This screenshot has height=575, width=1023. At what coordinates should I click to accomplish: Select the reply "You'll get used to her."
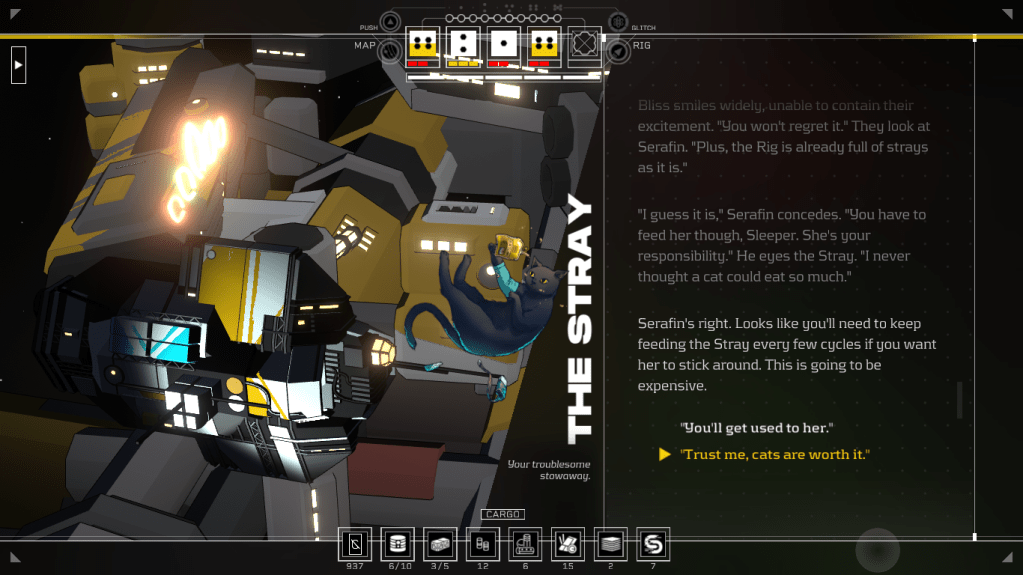(x=757, y=428)
